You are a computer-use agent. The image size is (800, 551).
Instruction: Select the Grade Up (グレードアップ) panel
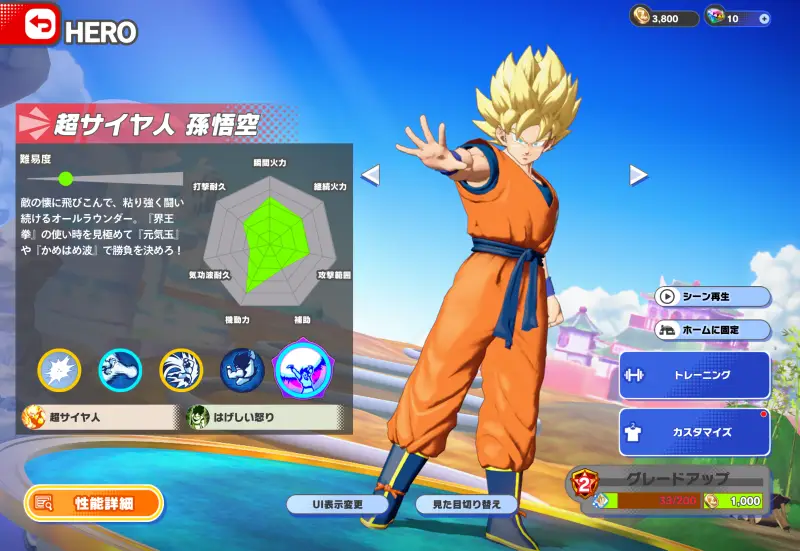coord(668,489)
